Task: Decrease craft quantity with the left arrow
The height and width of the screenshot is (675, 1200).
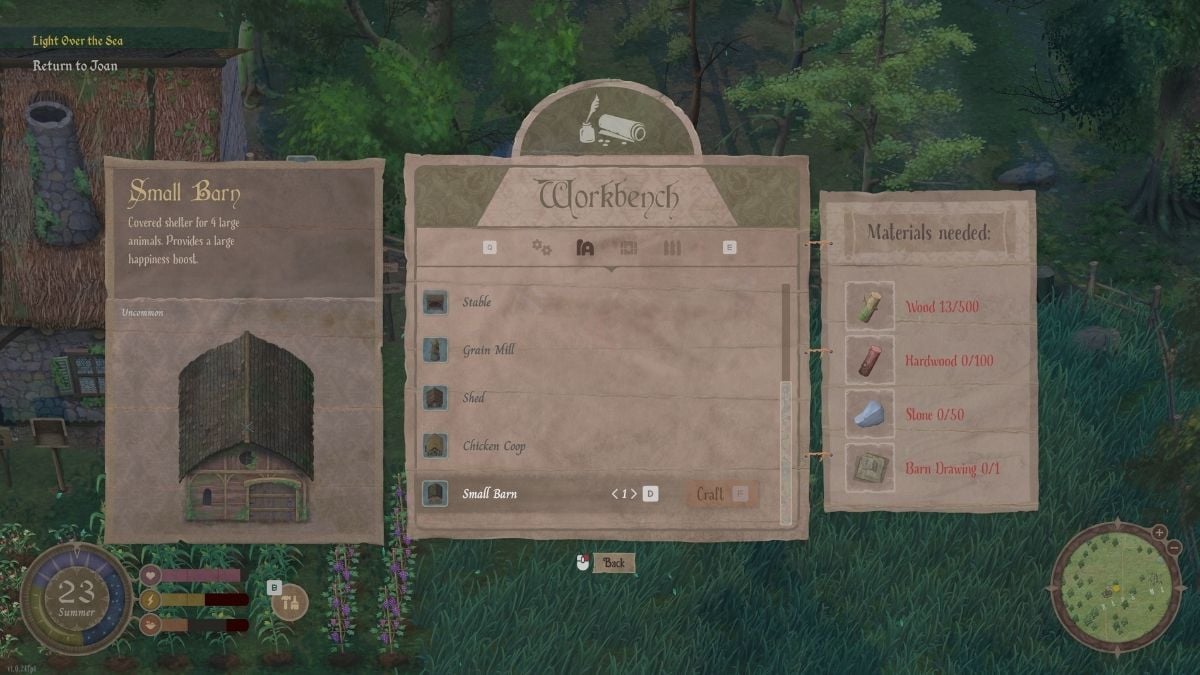Action: [614, 494]
